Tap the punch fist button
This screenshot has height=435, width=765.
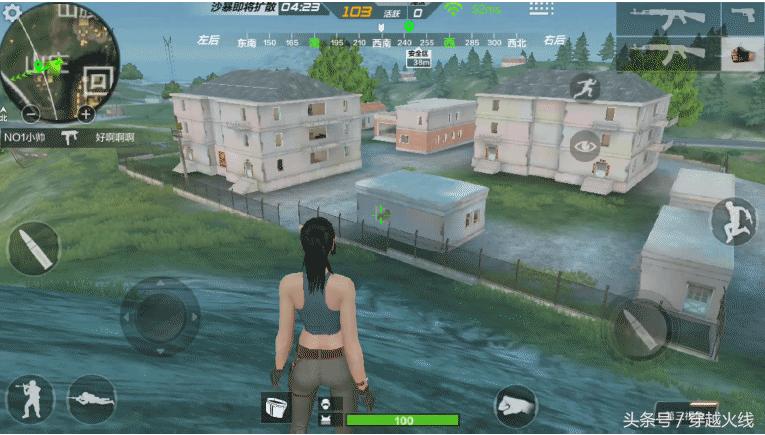coord(516,406)
